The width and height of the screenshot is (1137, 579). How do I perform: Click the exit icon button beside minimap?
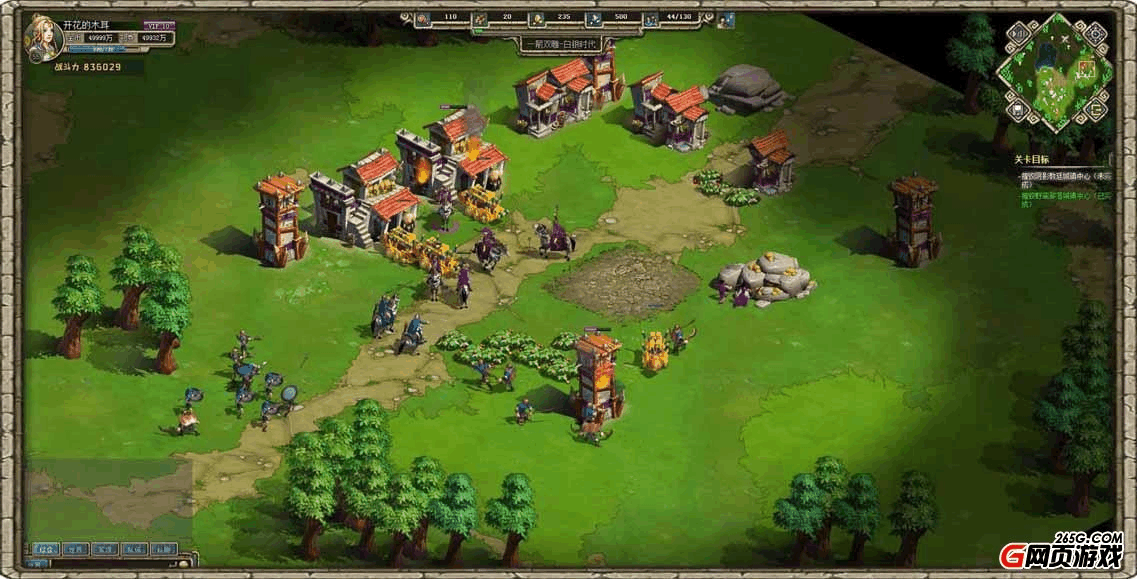click(x=1096, y=108)
